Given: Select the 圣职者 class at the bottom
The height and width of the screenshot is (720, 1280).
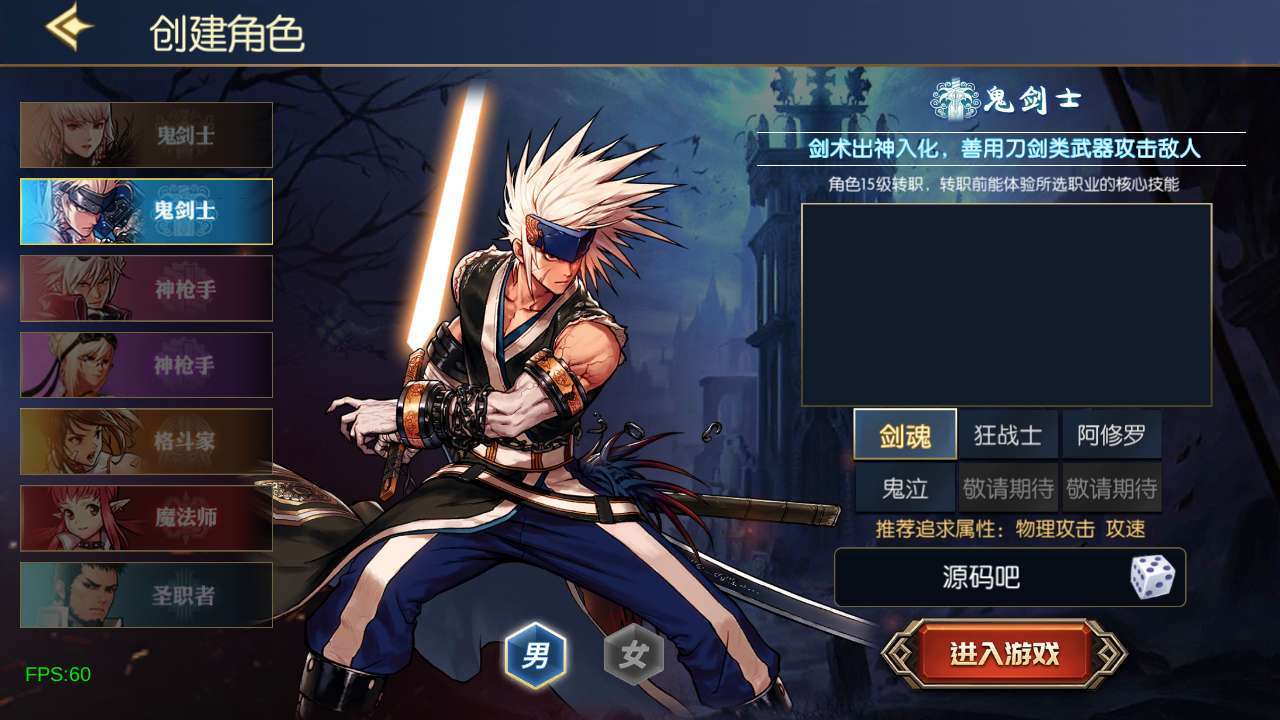Looking at the screenshot, I should [145, 592].
